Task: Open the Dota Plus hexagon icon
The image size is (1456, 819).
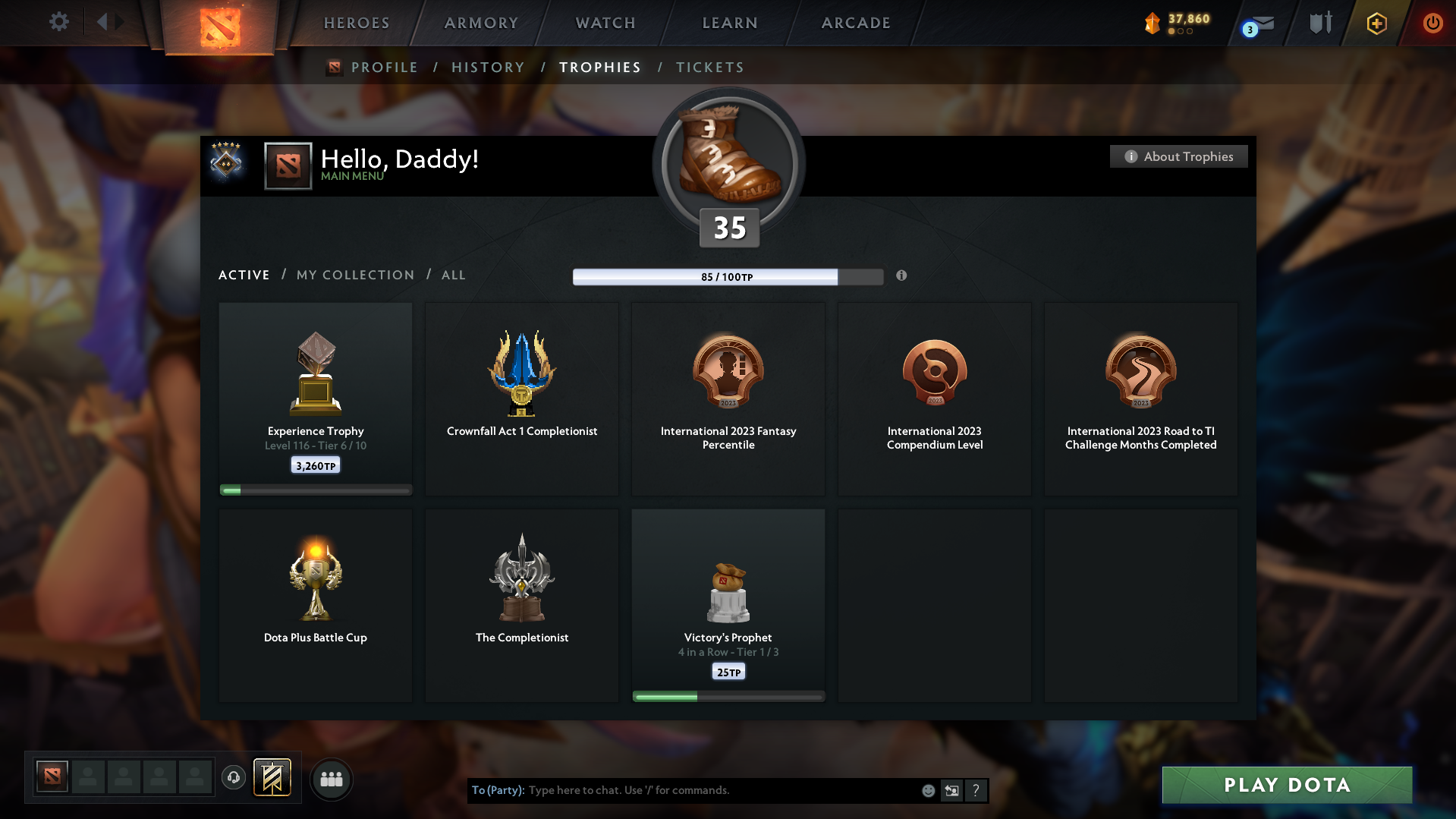Action: (1376, 23)
